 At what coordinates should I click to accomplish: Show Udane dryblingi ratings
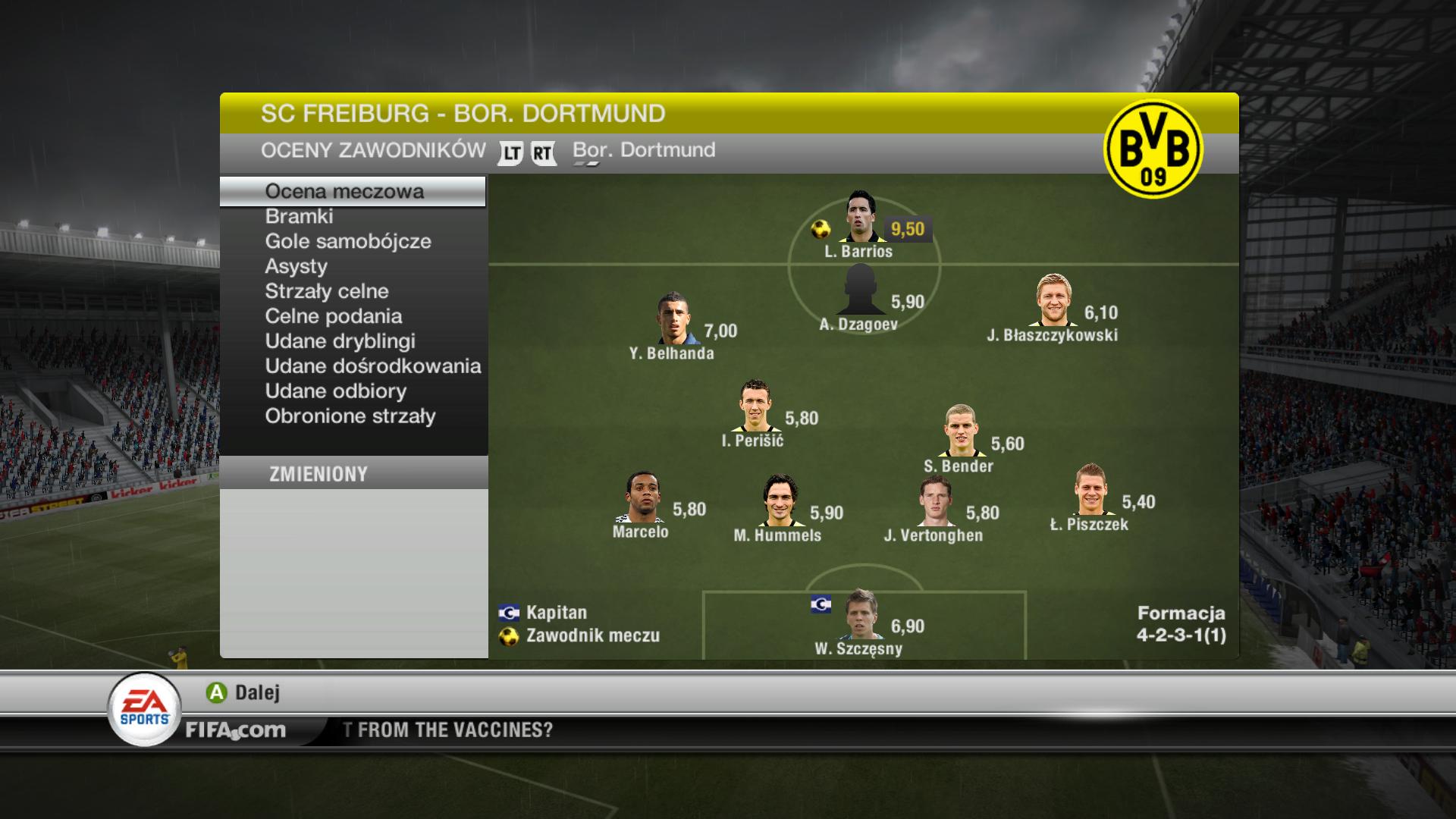point(340,342)
